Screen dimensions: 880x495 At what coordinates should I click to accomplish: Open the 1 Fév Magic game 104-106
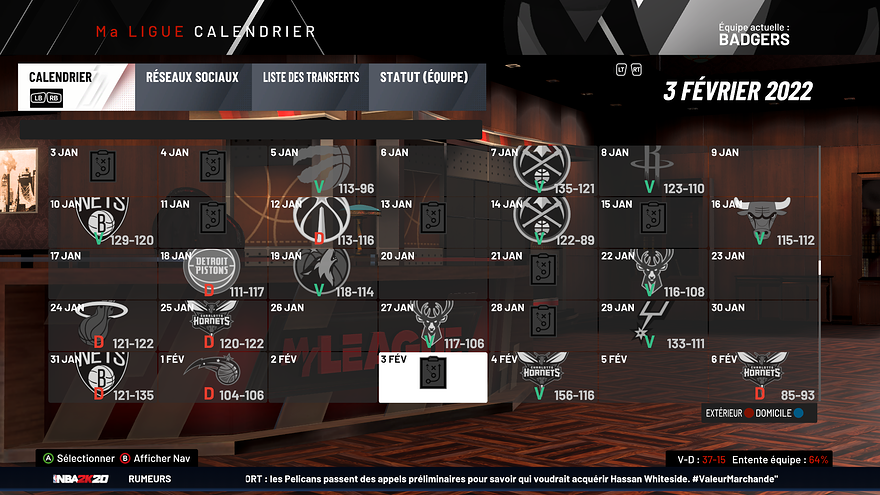[x=212, y=376]
